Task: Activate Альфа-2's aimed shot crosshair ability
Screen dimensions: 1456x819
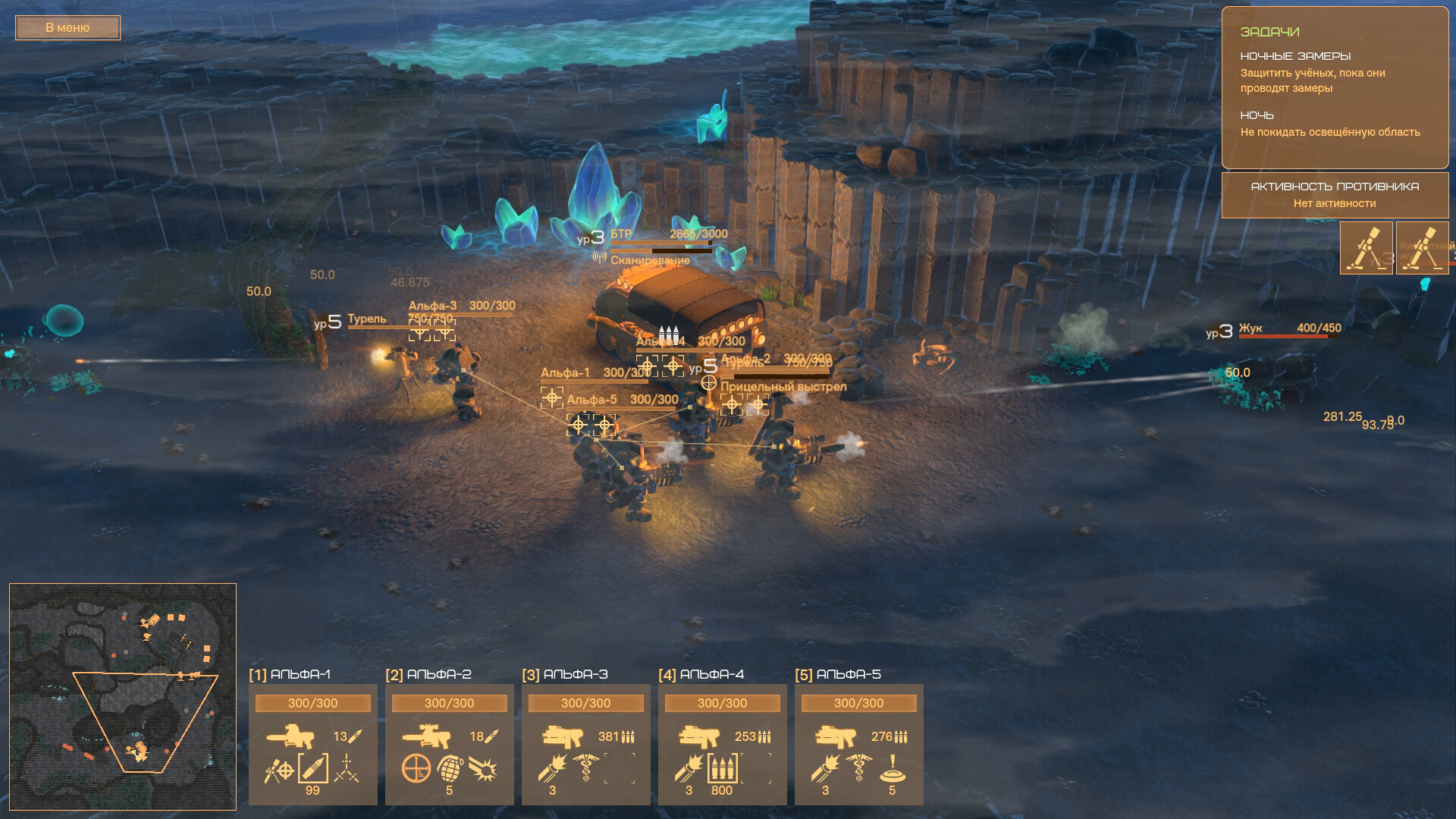Action: point(416,769)
